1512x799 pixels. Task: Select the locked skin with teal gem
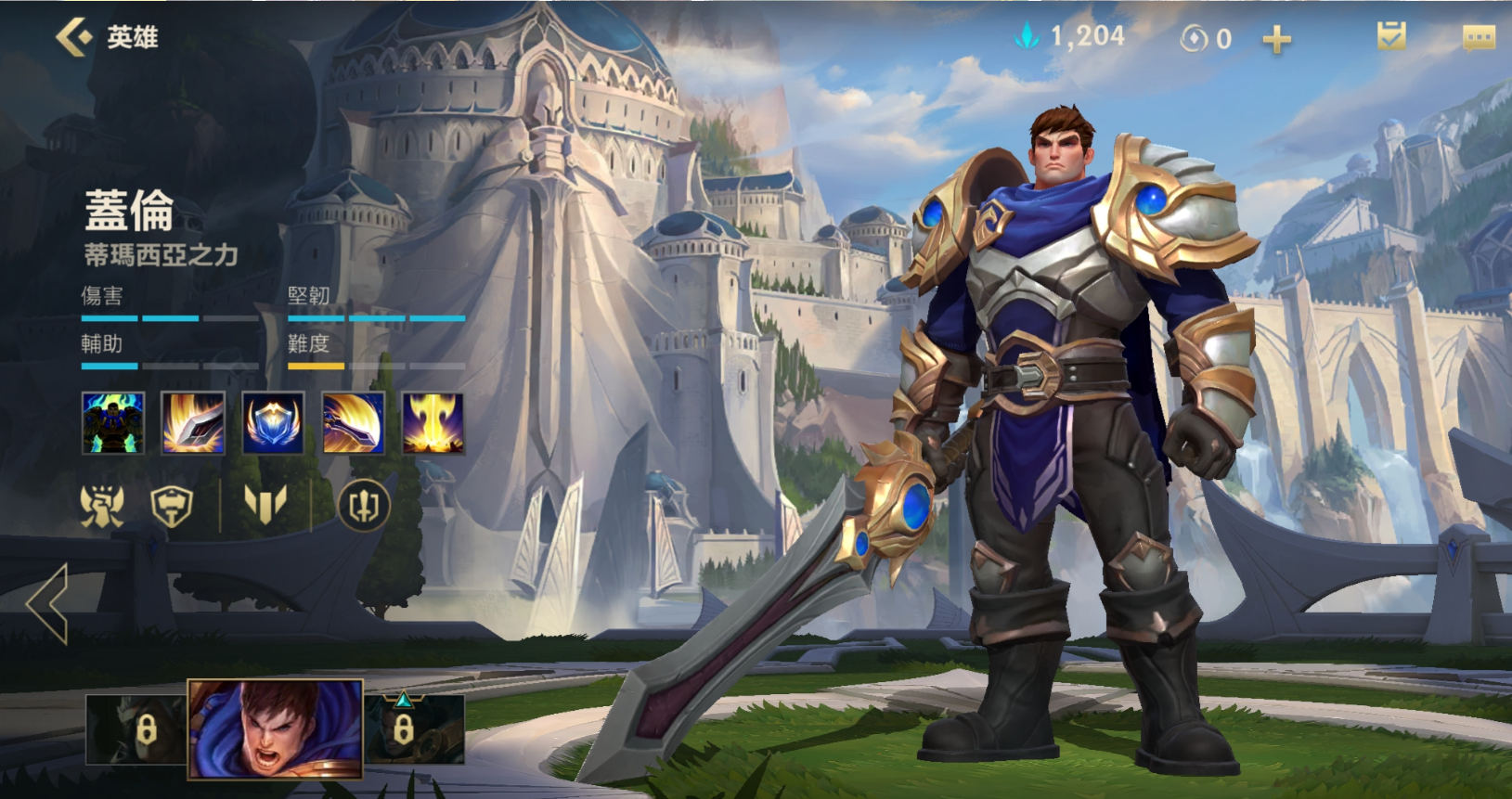(414, 729)
